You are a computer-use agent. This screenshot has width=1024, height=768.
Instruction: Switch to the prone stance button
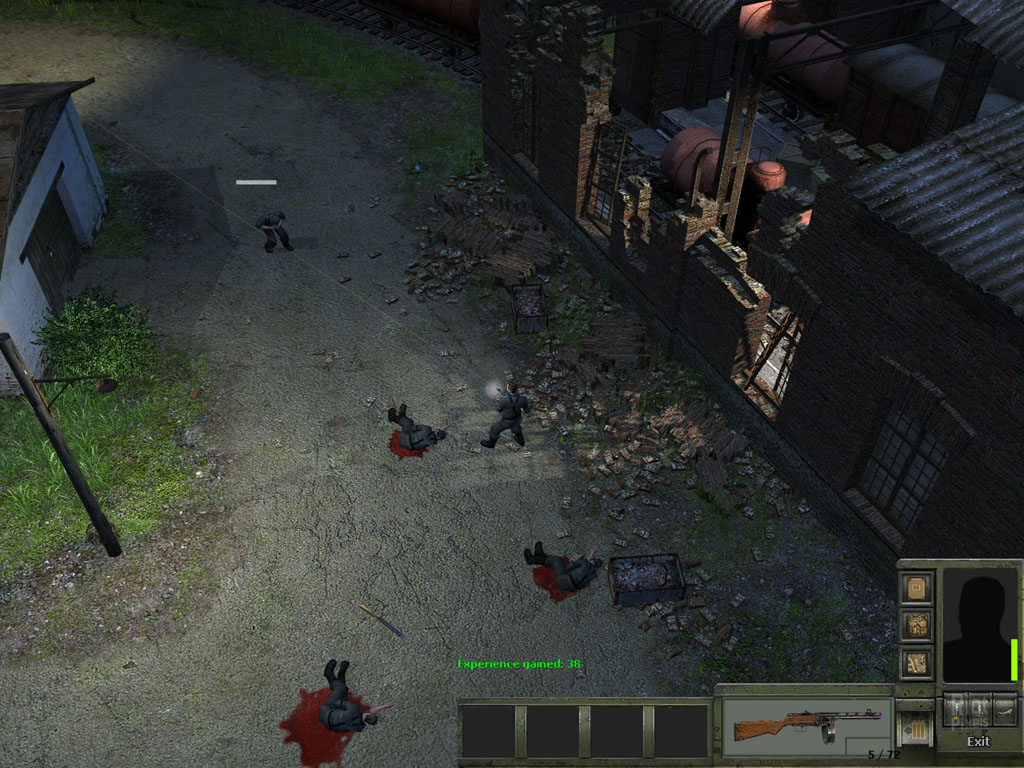(x=1003, y=708)
